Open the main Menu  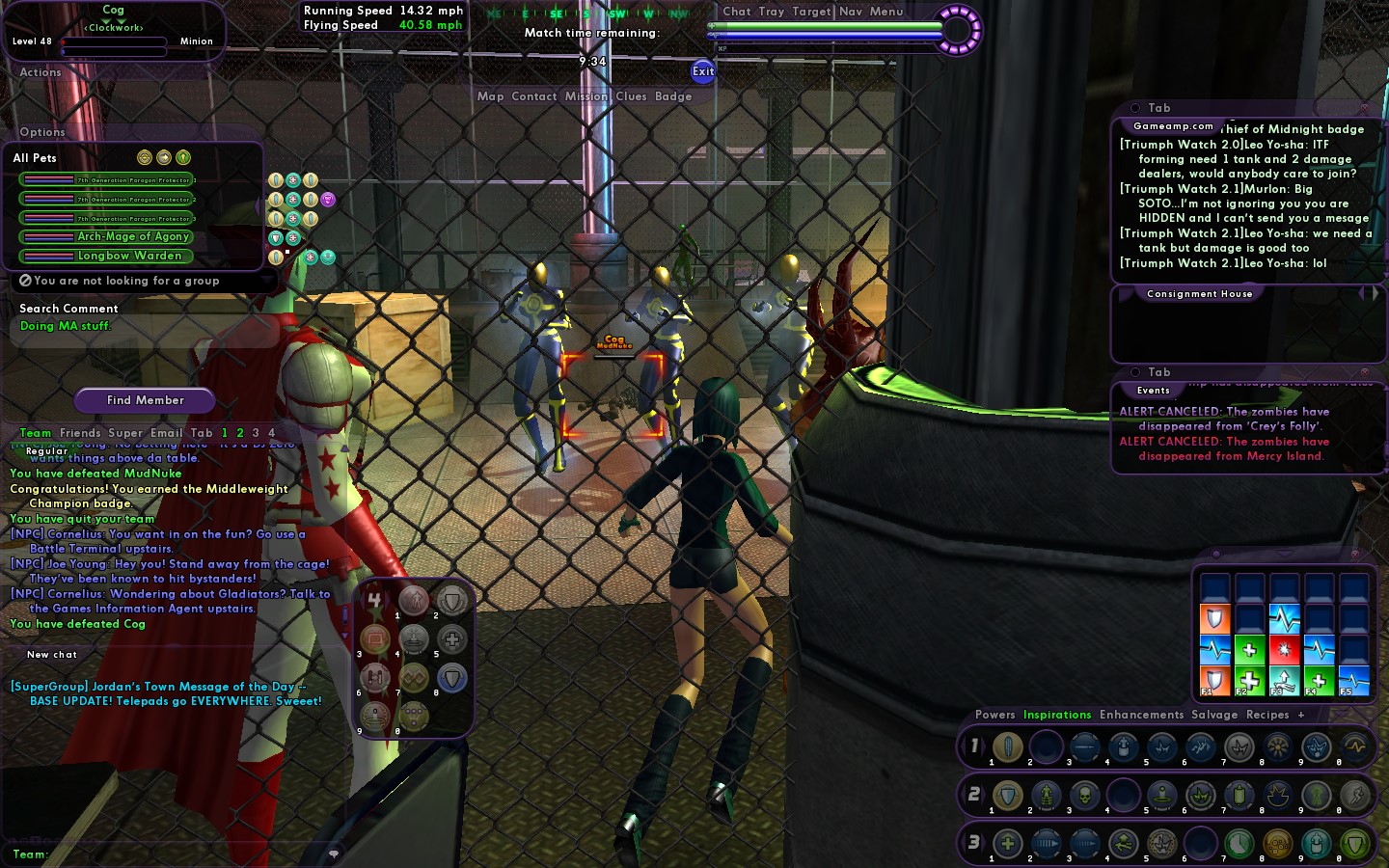(886, 12)
